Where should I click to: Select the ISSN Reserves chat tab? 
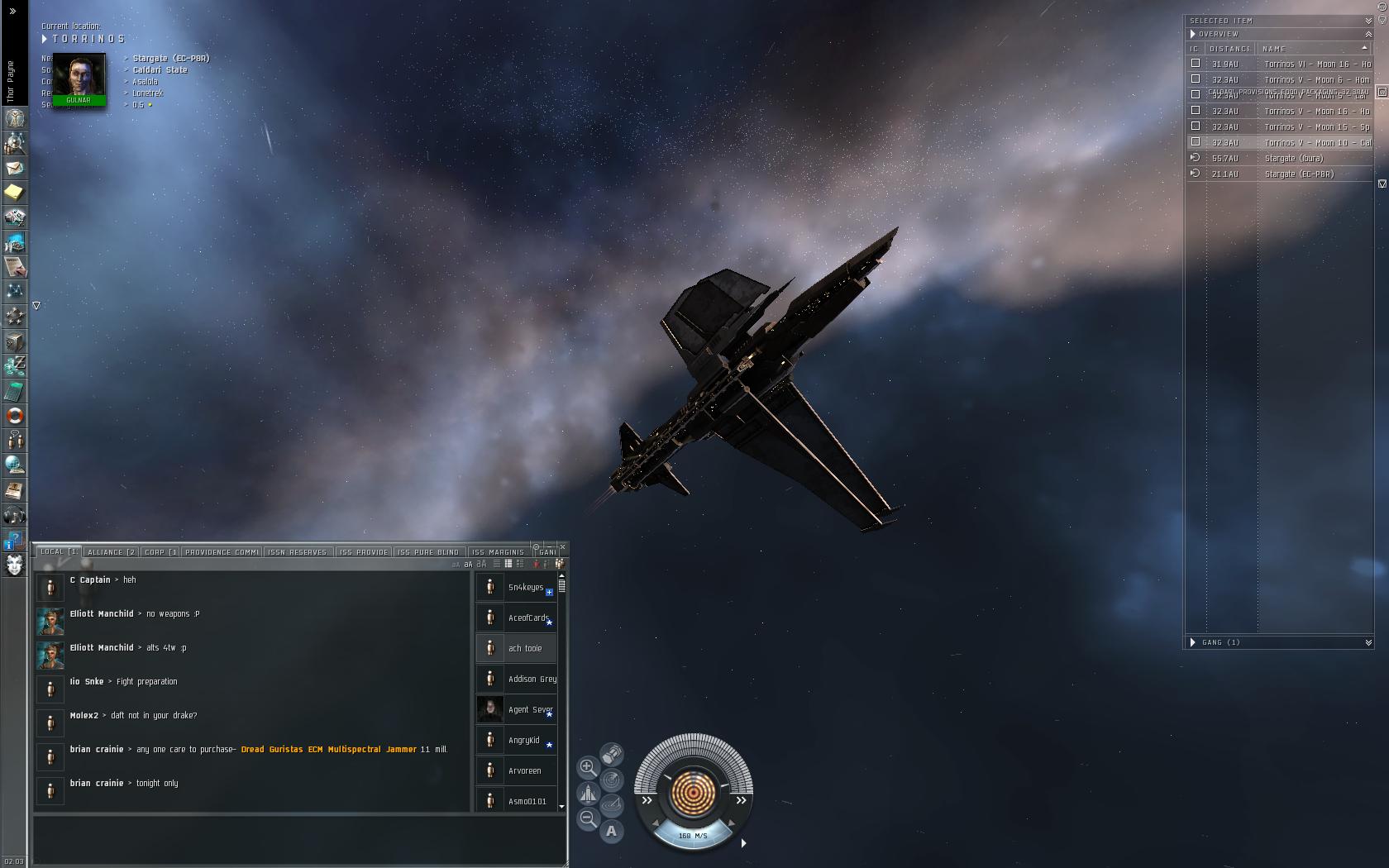pos(298,552)
